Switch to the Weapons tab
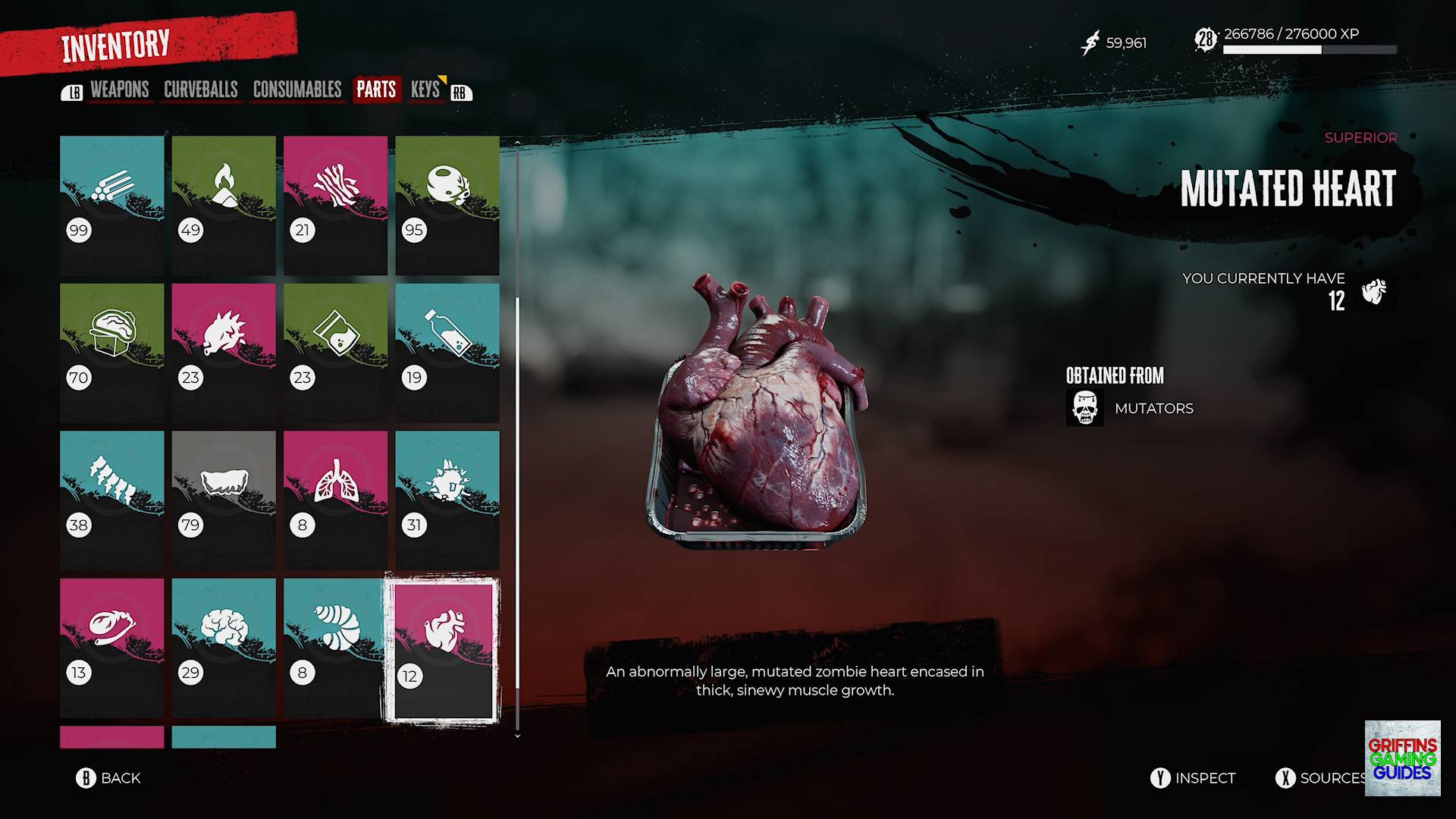The width and height of the screenshot is (1456, 819). 119,90
